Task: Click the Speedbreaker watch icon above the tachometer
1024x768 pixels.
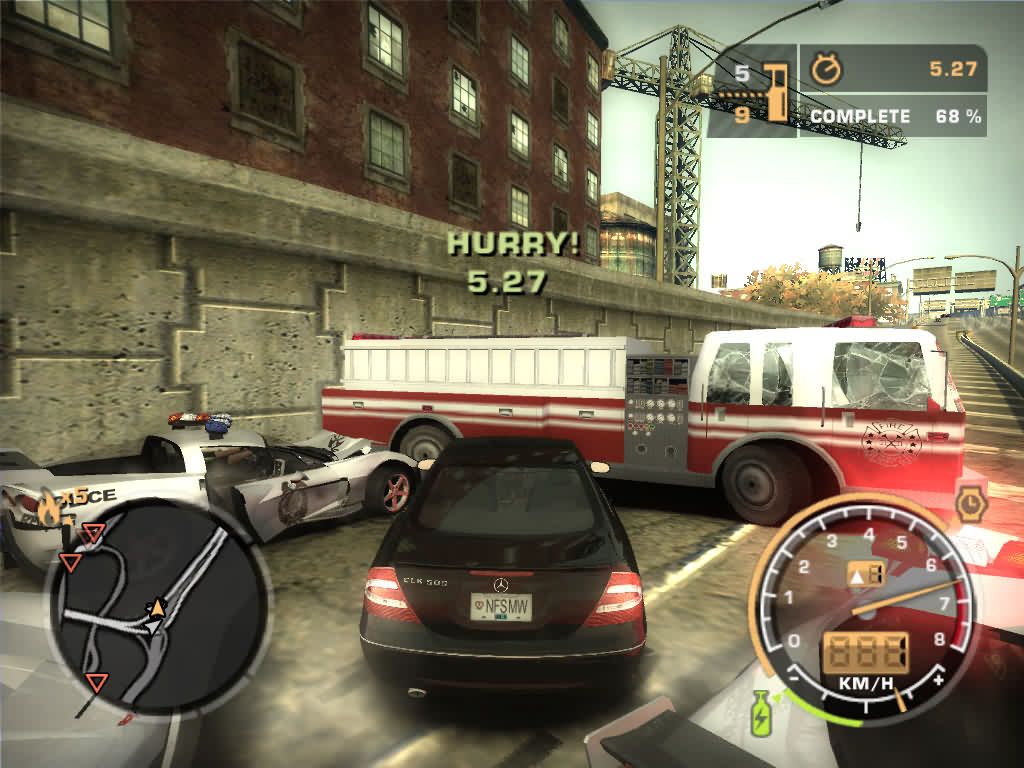Action: (970, 504)
